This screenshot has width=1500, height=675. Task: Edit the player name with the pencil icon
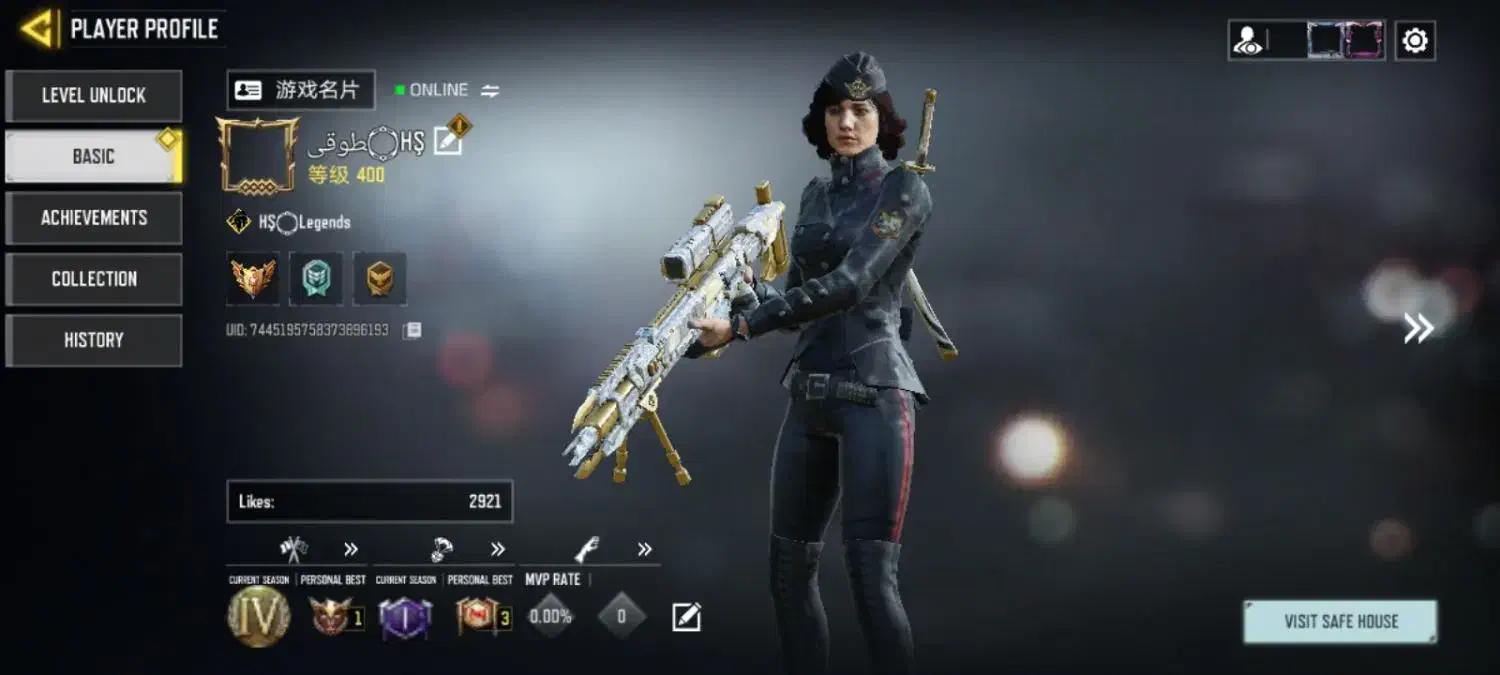(x=447, y=143)
